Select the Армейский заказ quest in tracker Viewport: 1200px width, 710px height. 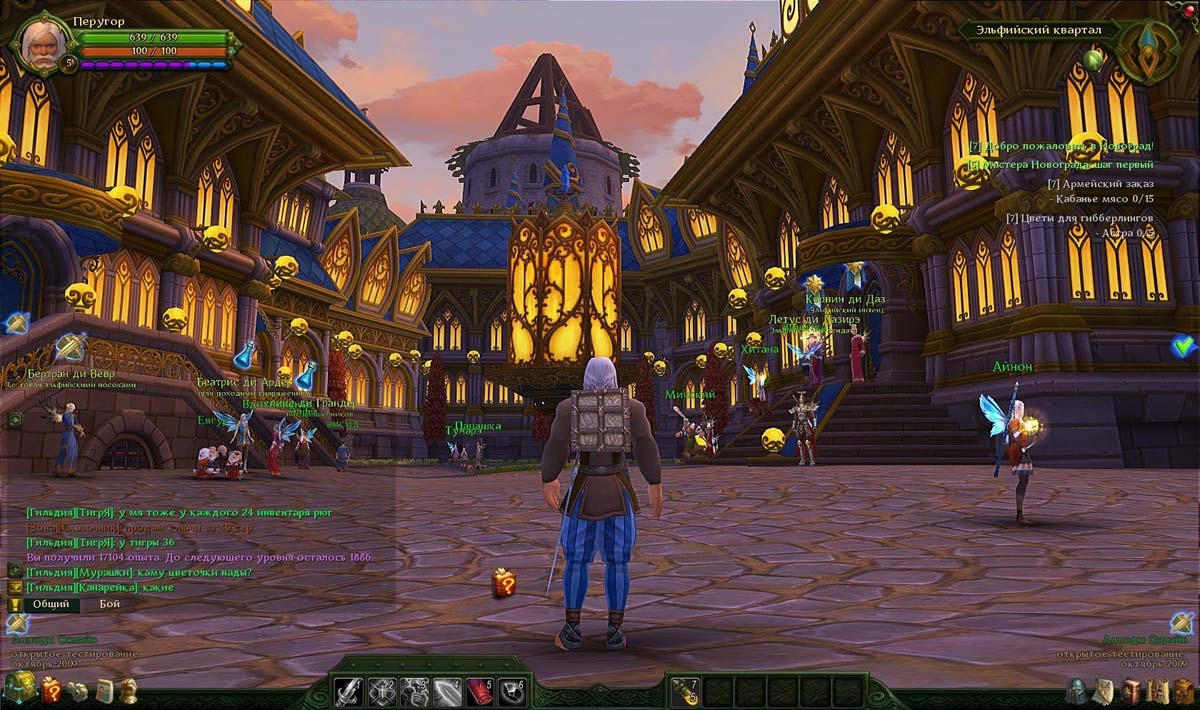click(1099, 184)
